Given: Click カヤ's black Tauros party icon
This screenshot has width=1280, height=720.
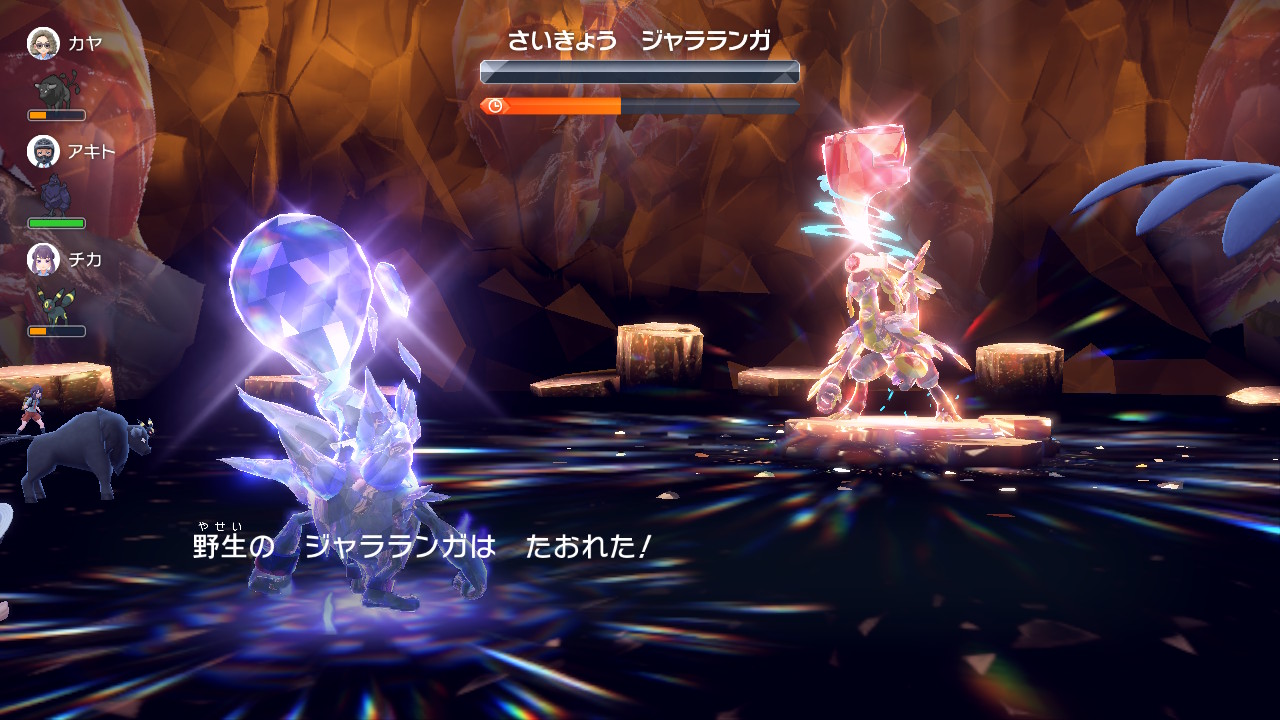Looking at the screenshot, I should (55, 90).
